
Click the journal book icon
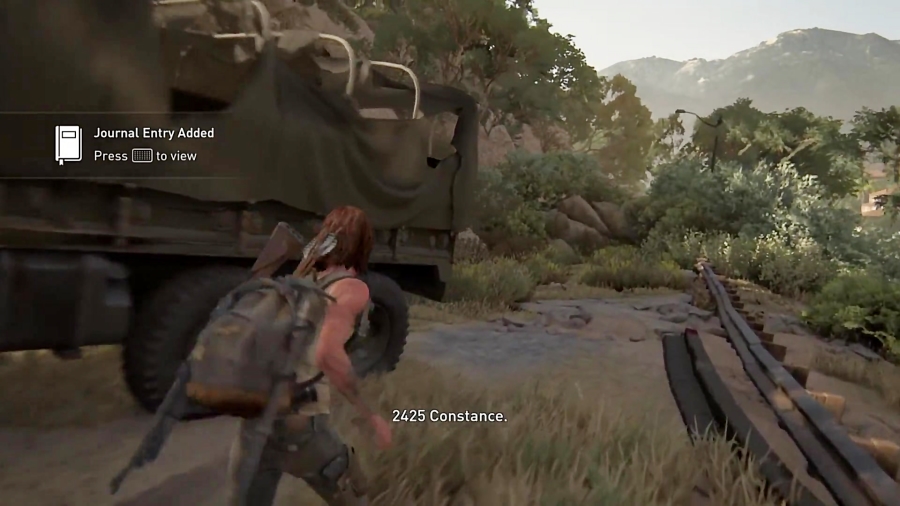click(x=68, y=144)
